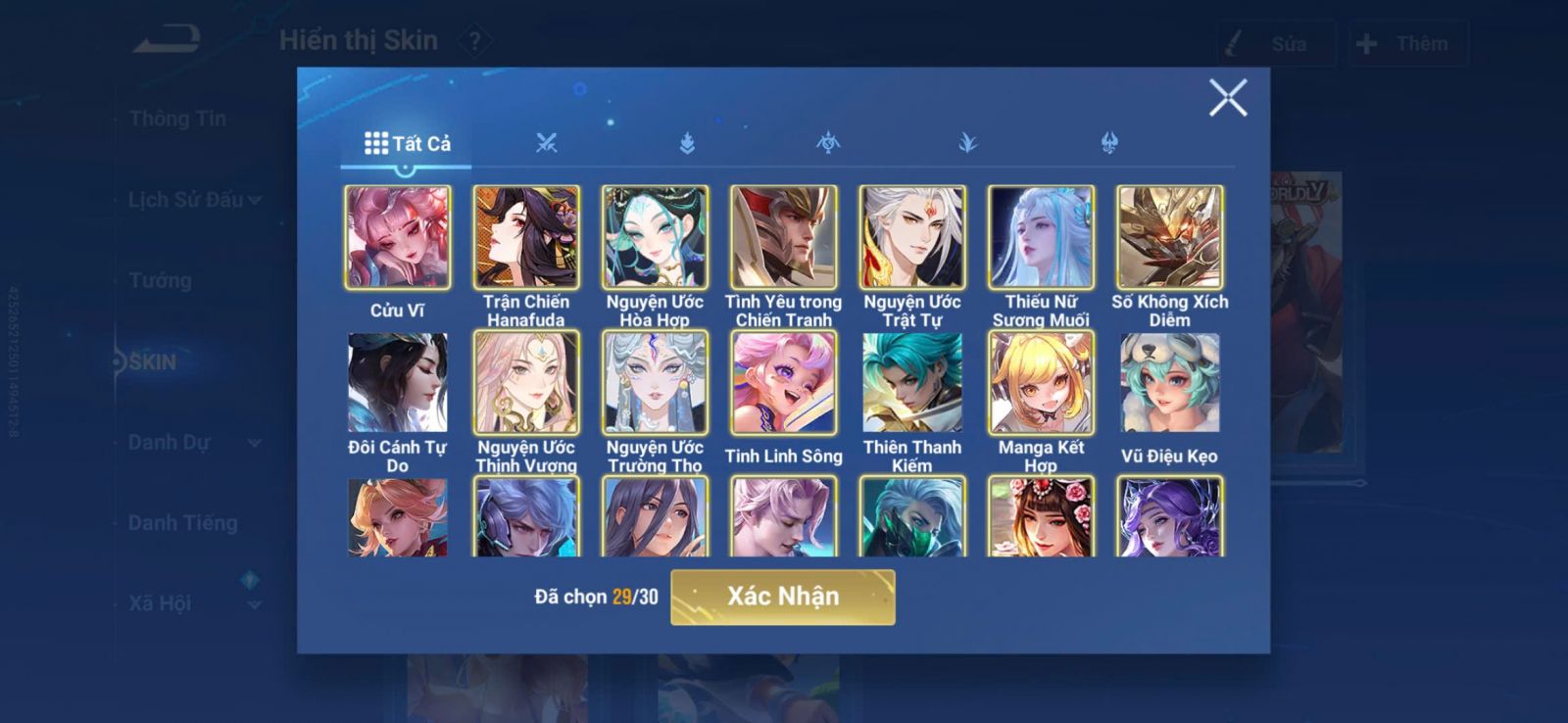
Task: Select the Đôi Cánh Tự Do skin
Action: tap(398, 383)
